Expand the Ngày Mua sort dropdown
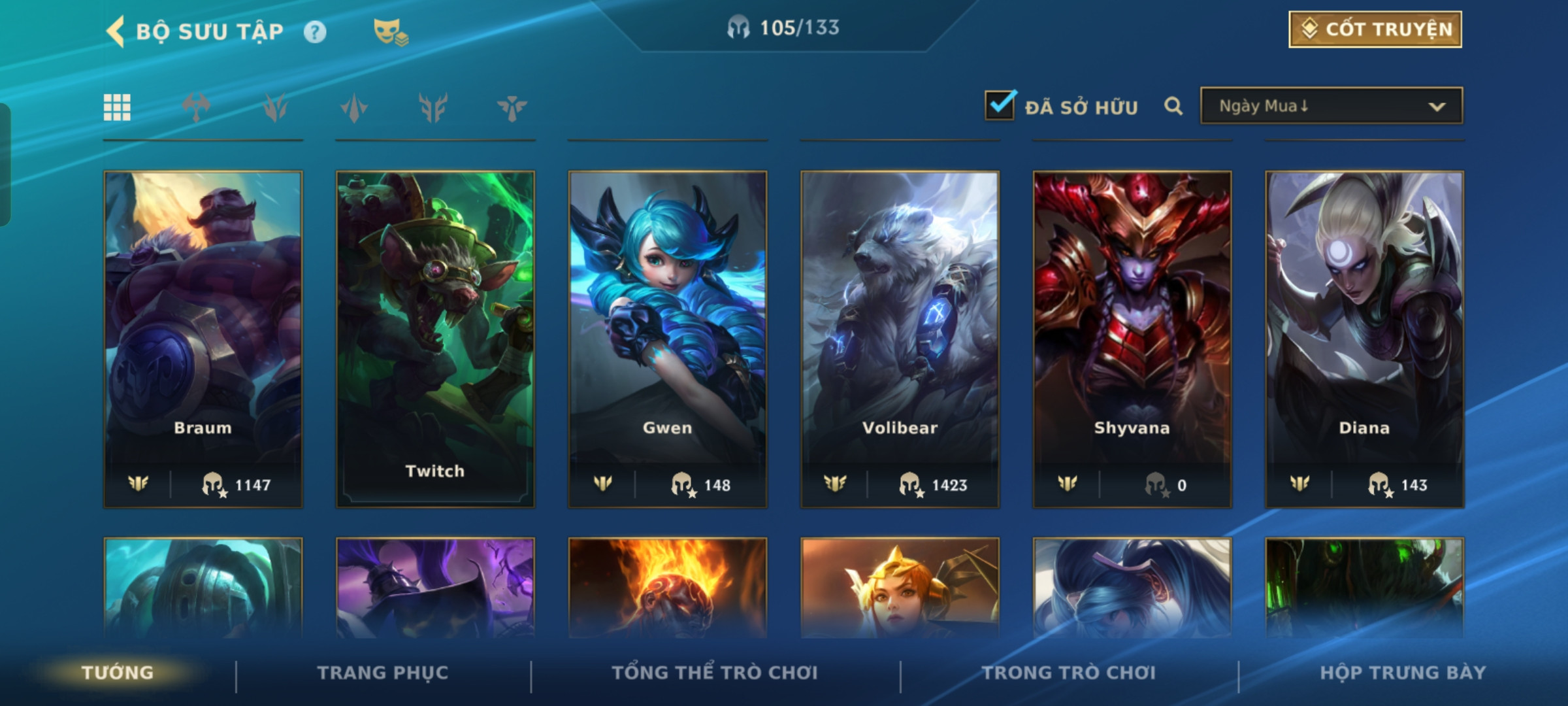Viewport: 1568px width, 706px height. click(1331, 106)
